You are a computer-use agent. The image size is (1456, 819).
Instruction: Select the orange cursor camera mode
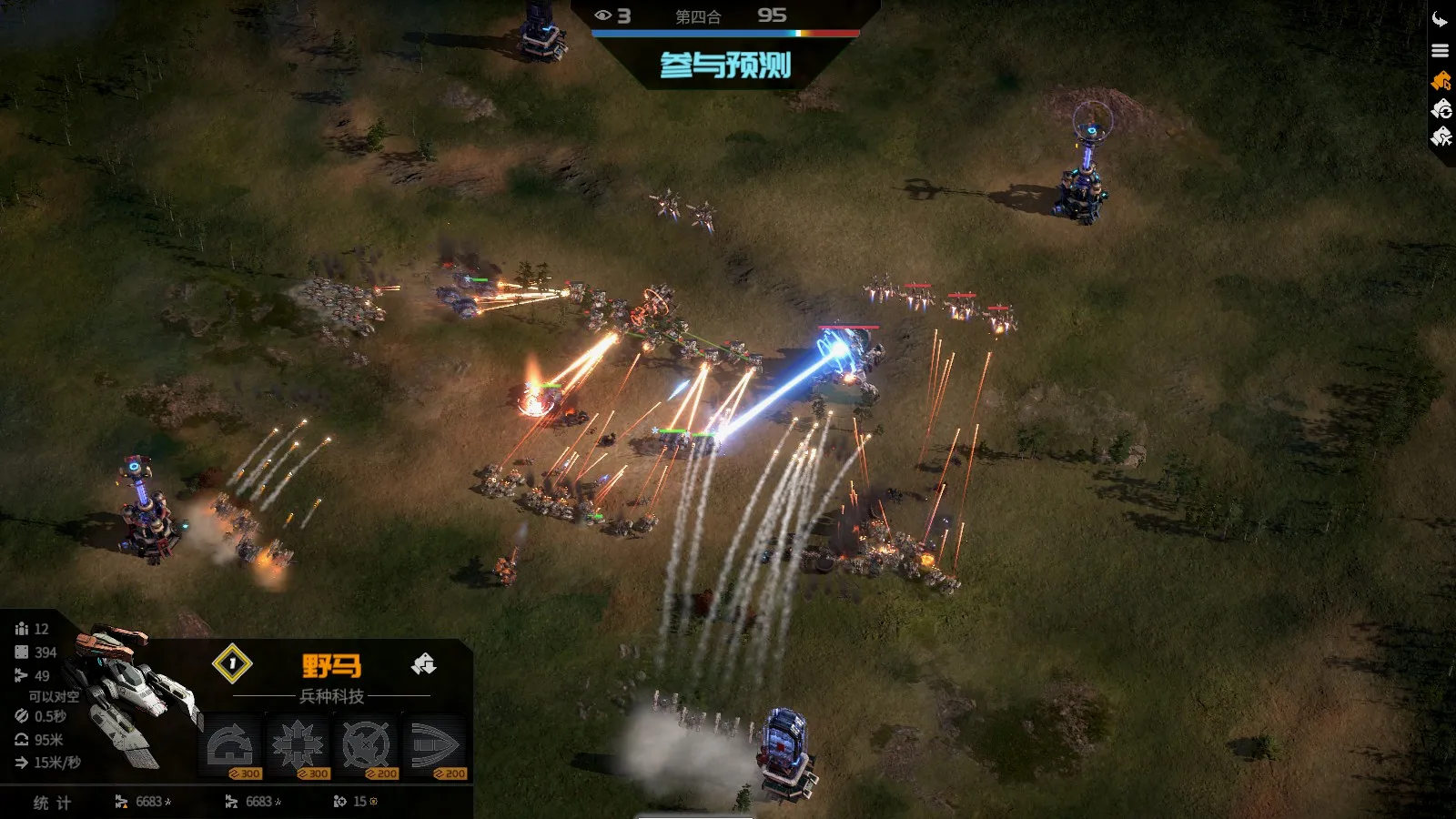tap(1441, 81)
